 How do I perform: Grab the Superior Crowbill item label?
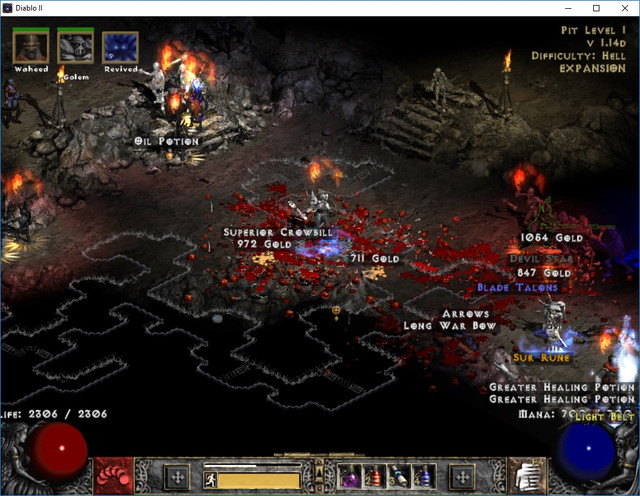264,232
